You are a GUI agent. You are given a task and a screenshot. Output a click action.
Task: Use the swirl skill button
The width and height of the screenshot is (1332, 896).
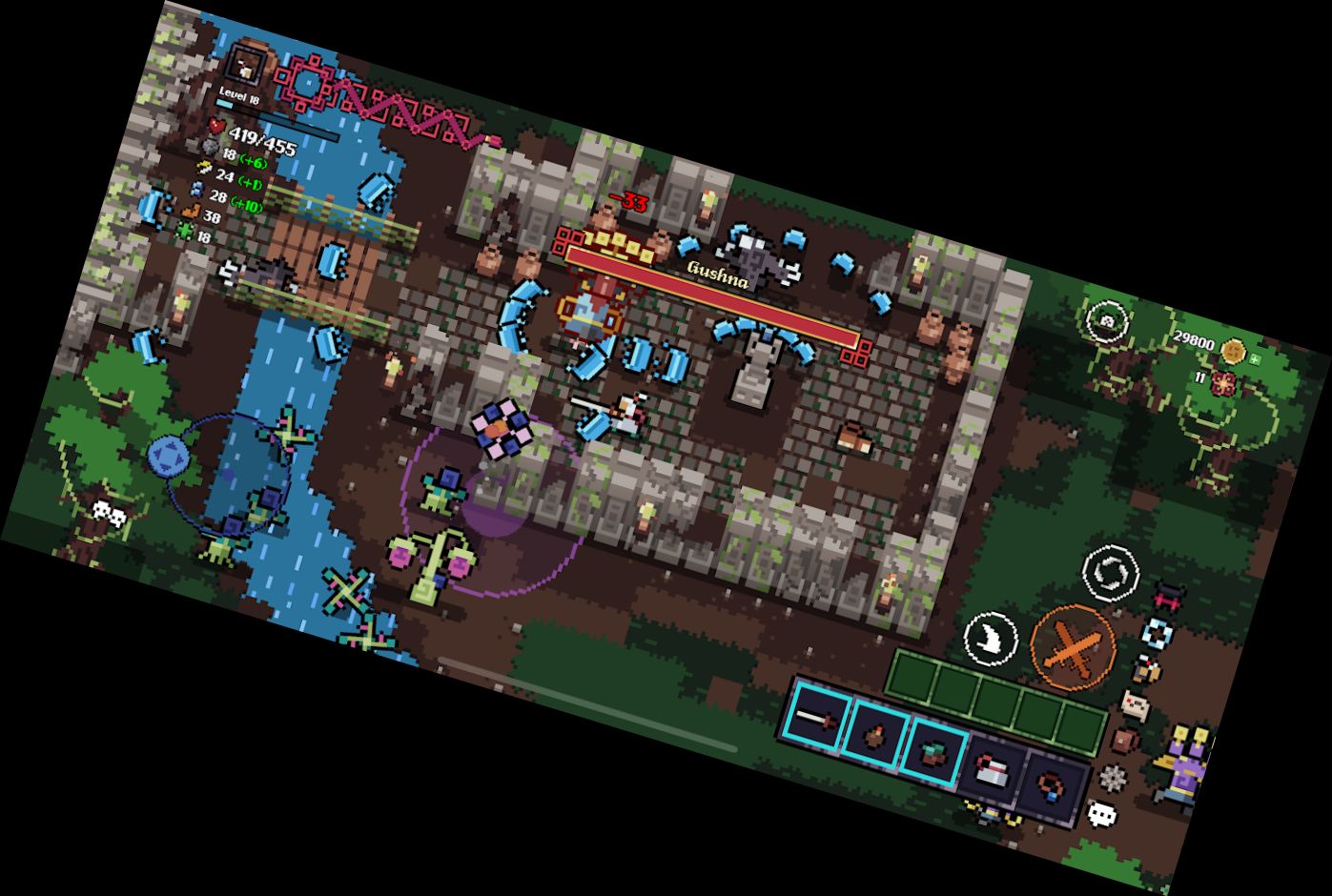click(1111, 573)
